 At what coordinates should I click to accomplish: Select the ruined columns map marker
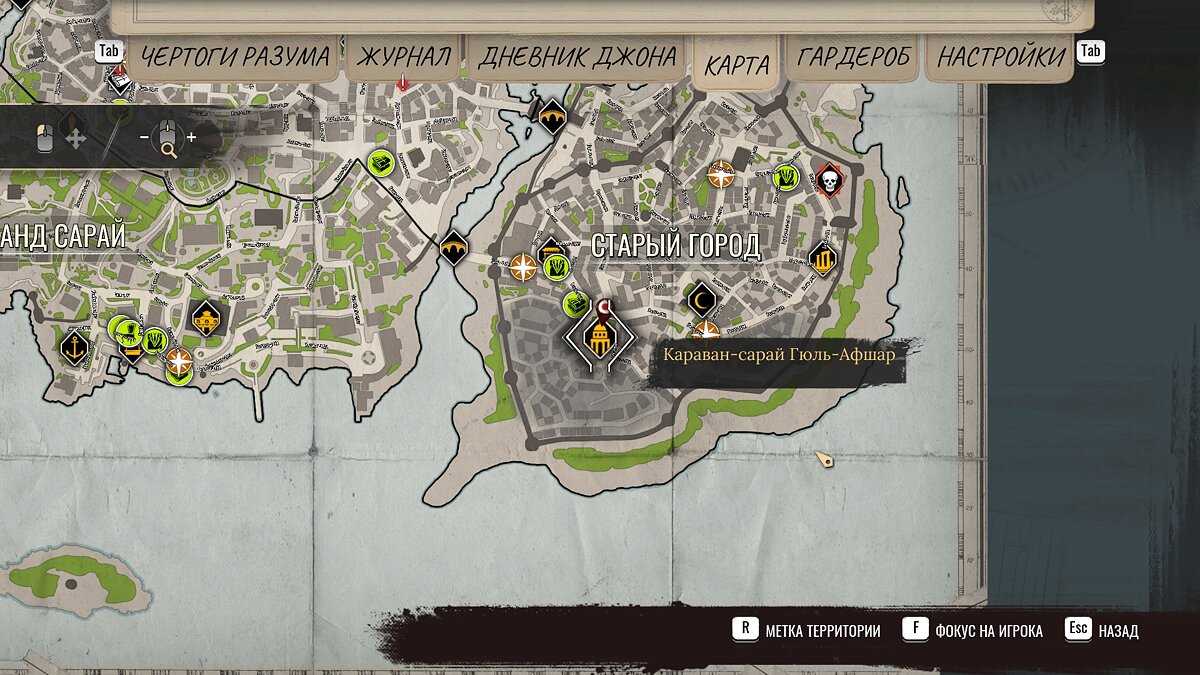pyautogui.click(x=822, y=261)
